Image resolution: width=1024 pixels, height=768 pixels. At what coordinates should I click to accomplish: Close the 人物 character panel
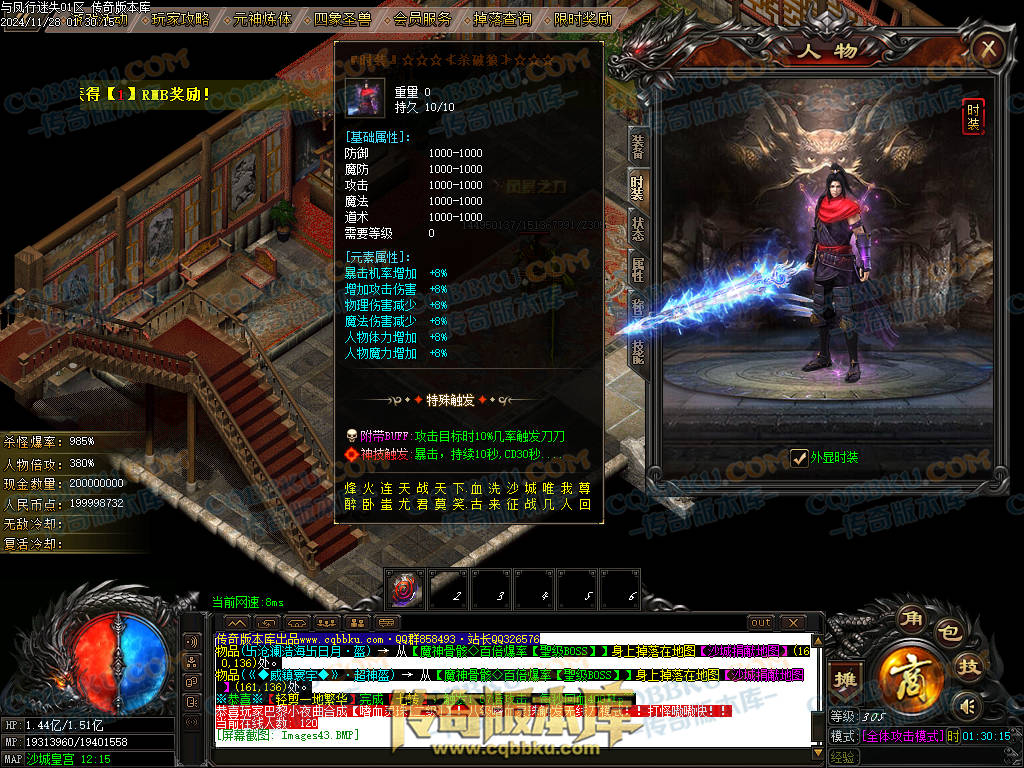(988, 48)
